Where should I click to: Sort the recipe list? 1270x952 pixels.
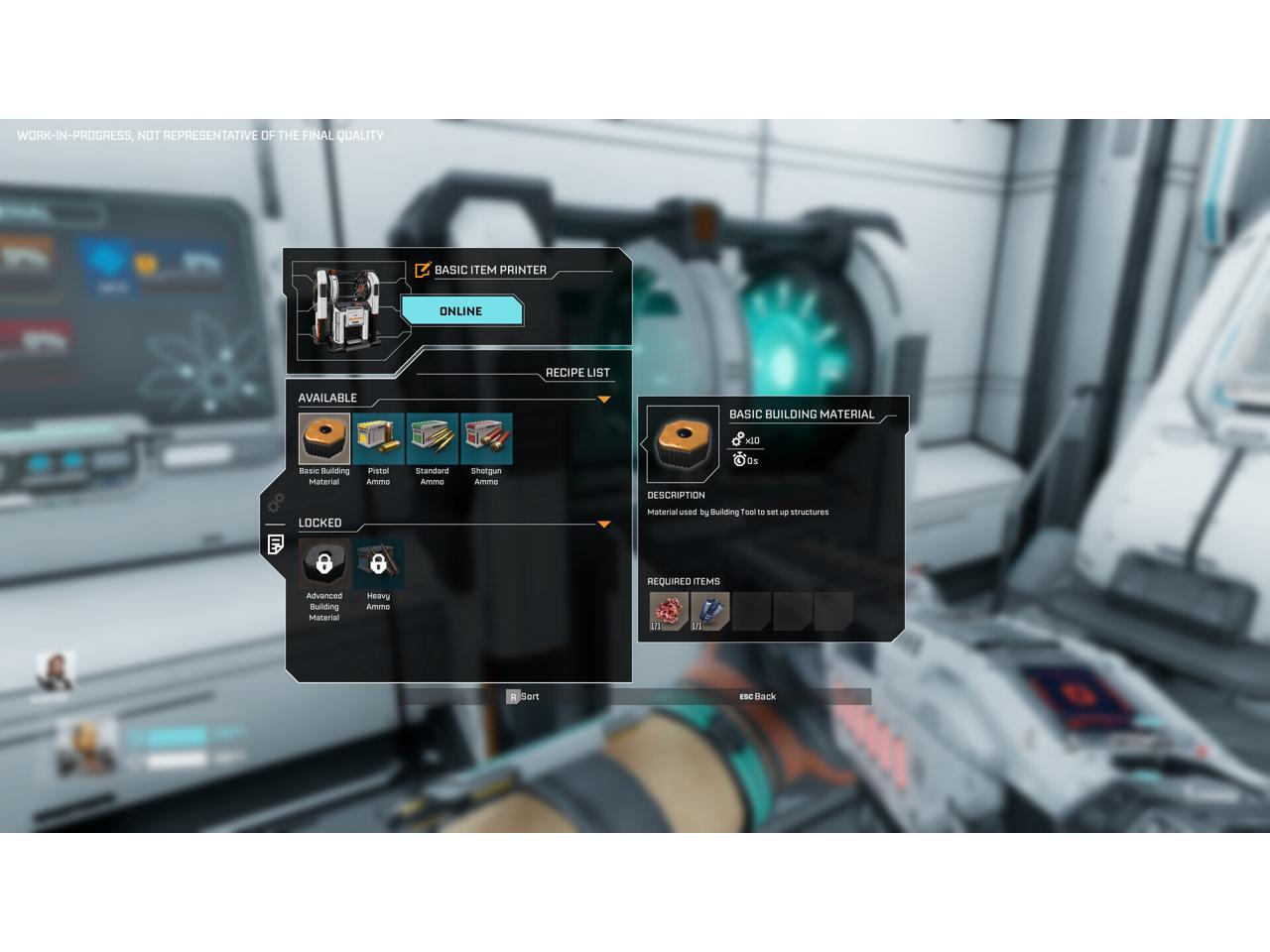[522, 697]
